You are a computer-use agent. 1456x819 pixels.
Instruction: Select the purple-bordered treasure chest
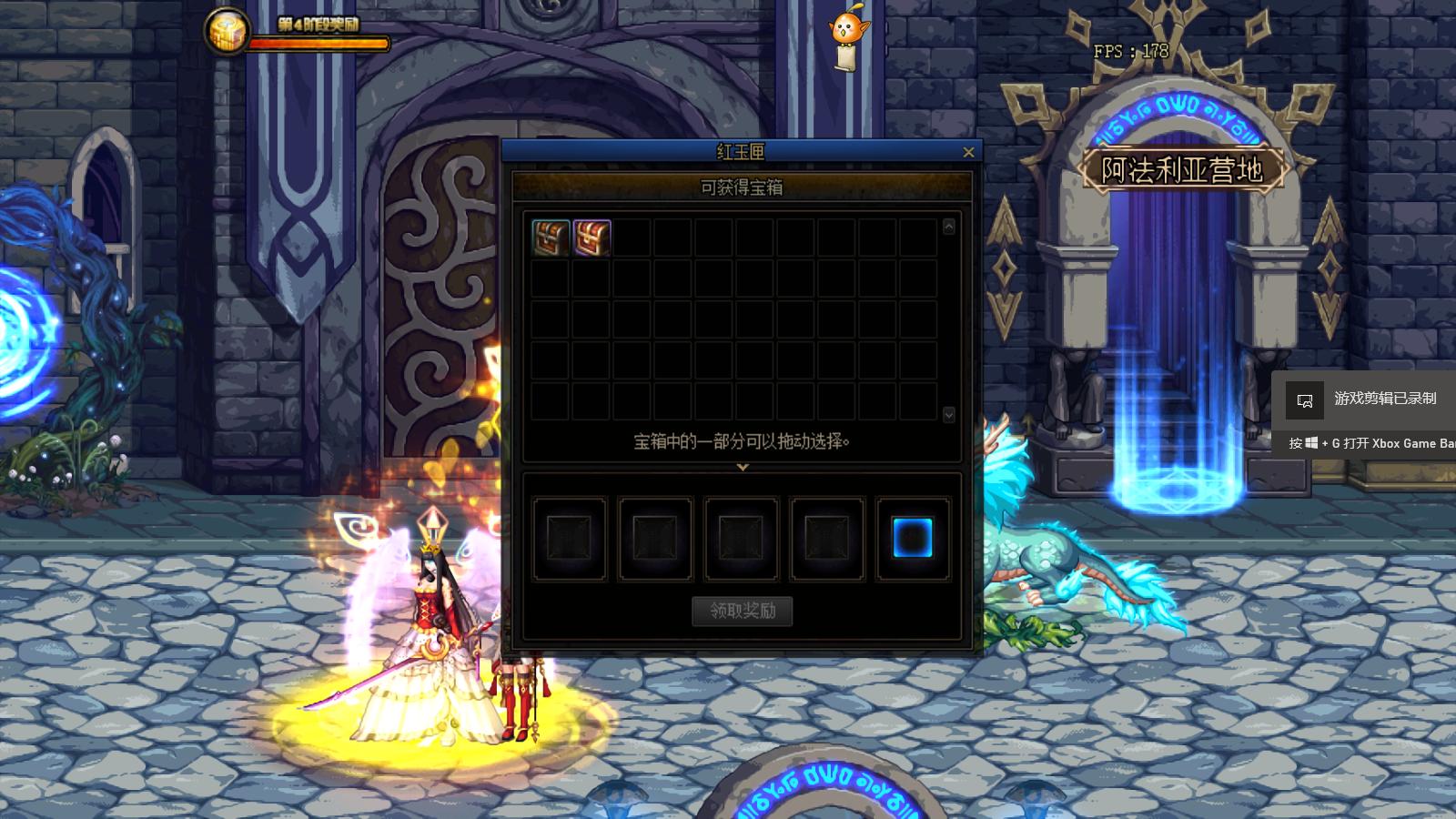tap(591, 238)
